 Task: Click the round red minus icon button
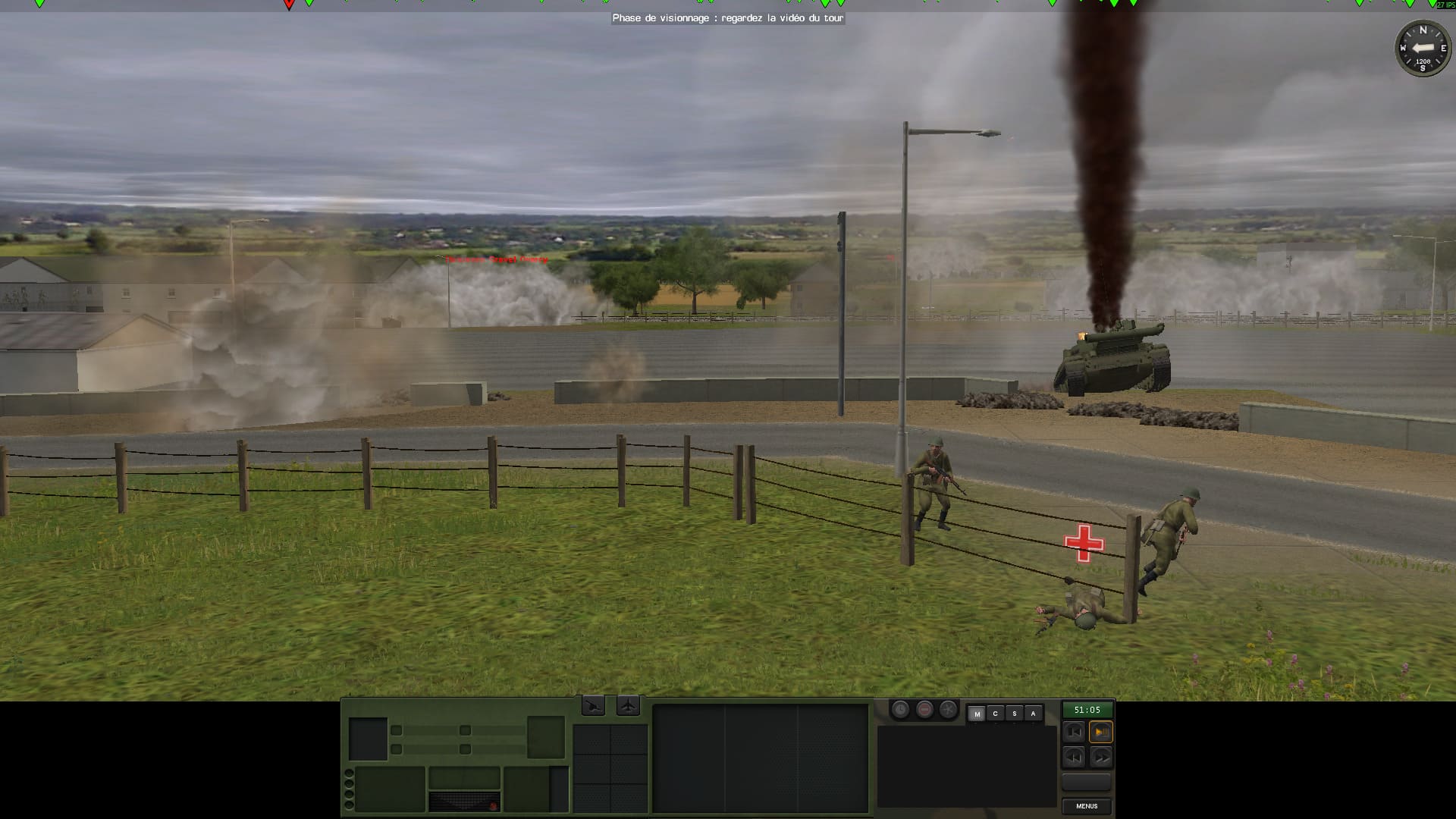coord(924,710)
